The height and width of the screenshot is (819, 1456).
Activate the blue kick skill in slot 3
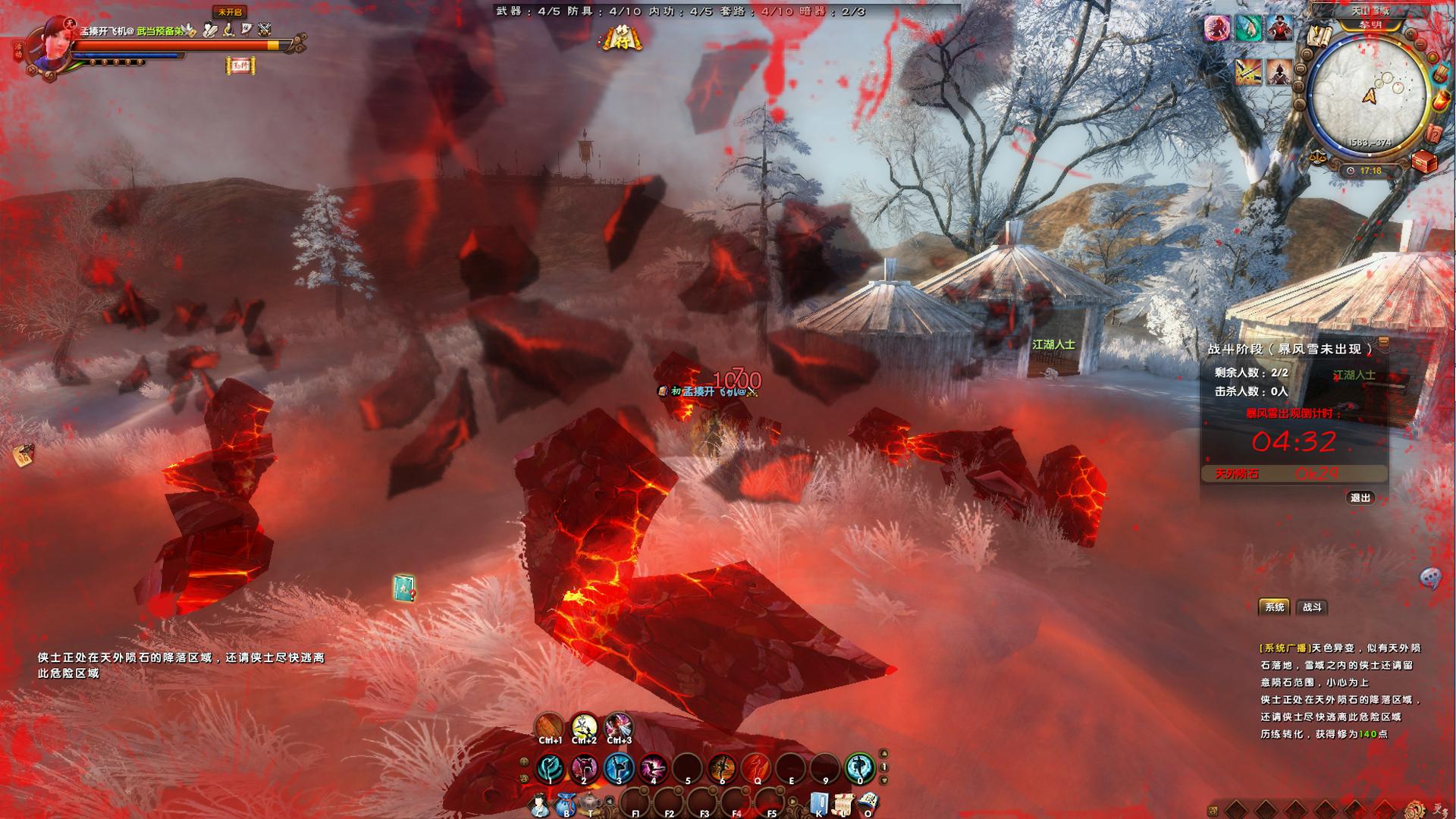tap(619, 768)
